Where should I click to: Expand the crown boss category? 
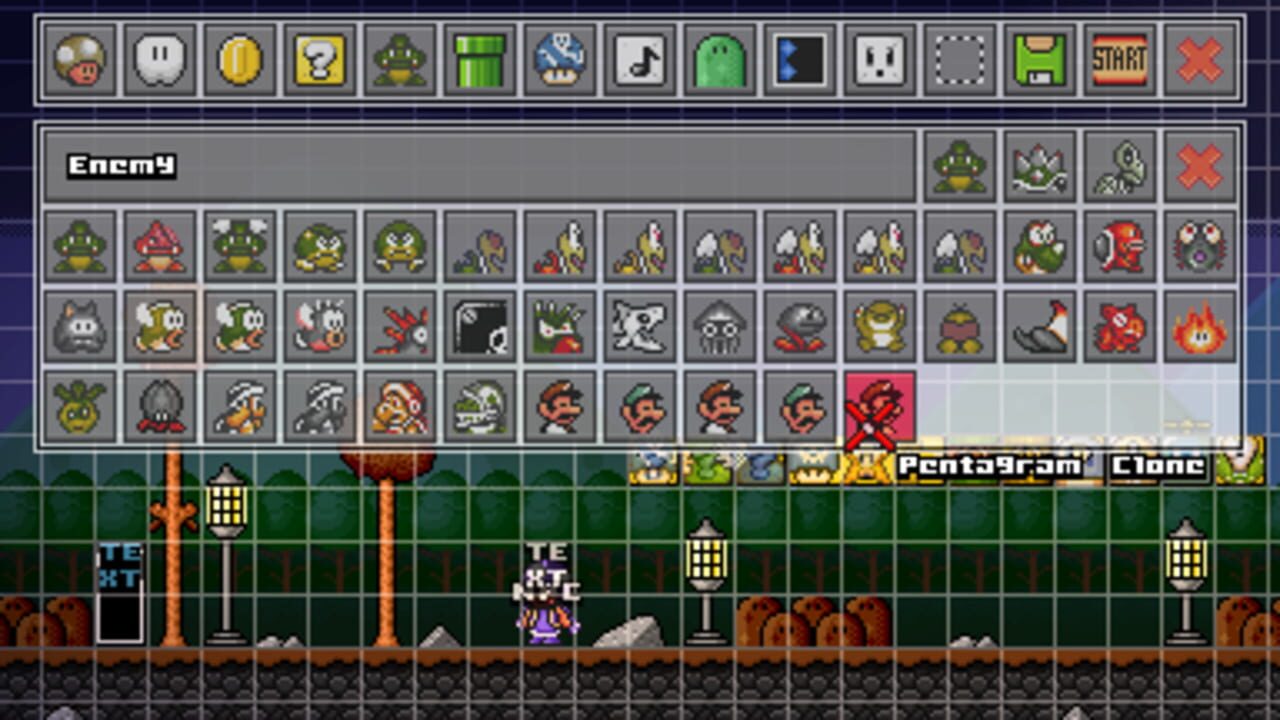coord(1040,166)
